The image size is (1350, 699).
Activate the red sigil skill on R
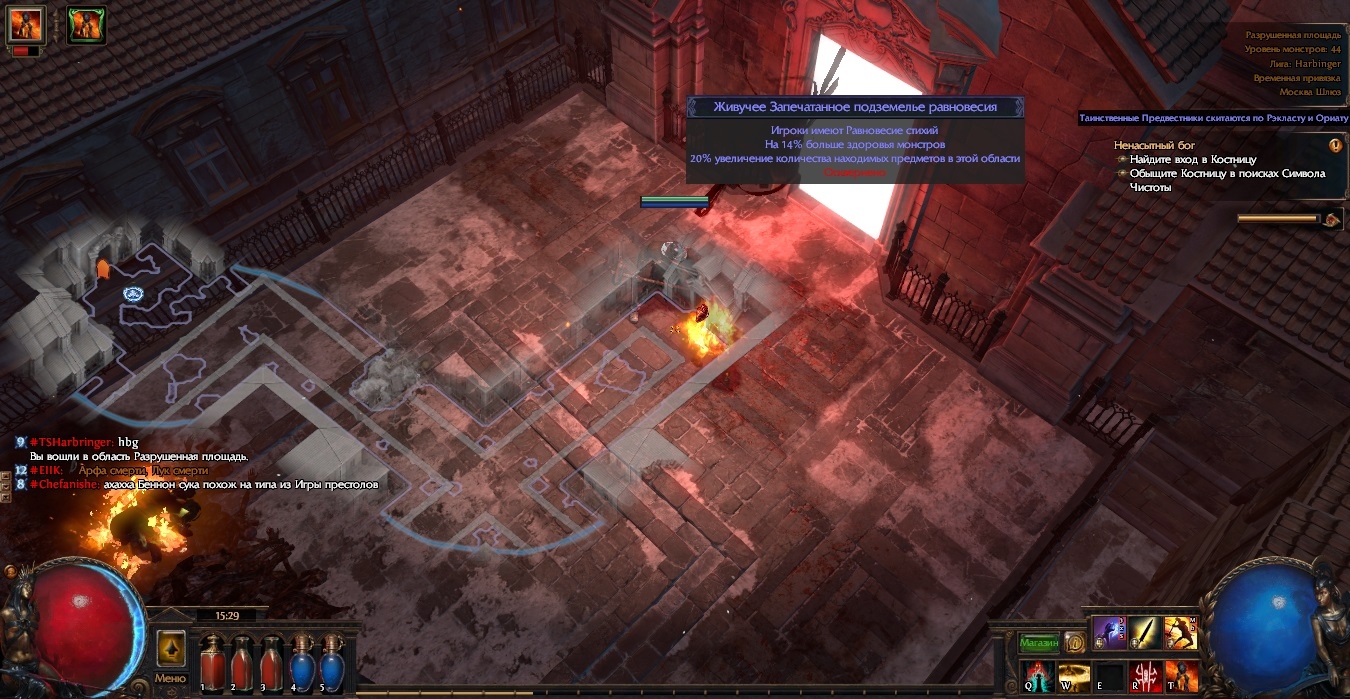pos(1146,676)
